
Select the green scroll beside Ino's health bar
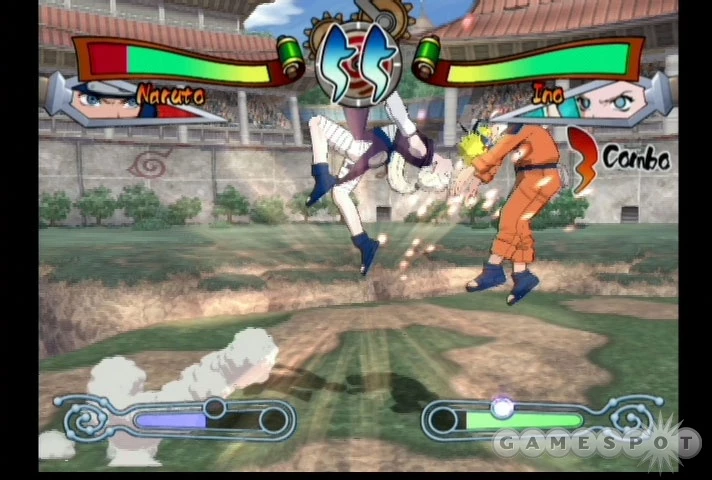click(x=427, y=56)
